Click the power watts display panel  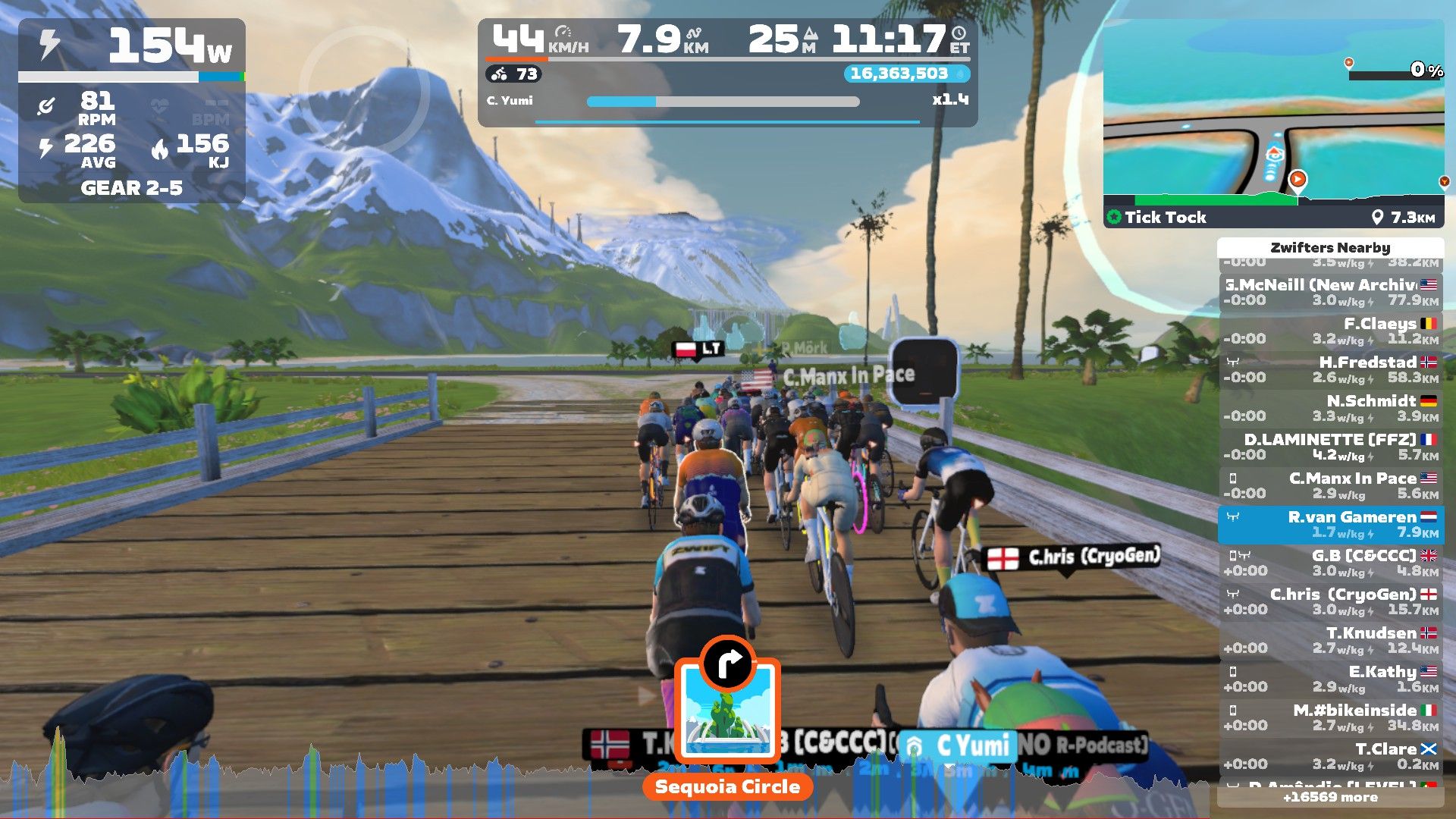point(131,45)
